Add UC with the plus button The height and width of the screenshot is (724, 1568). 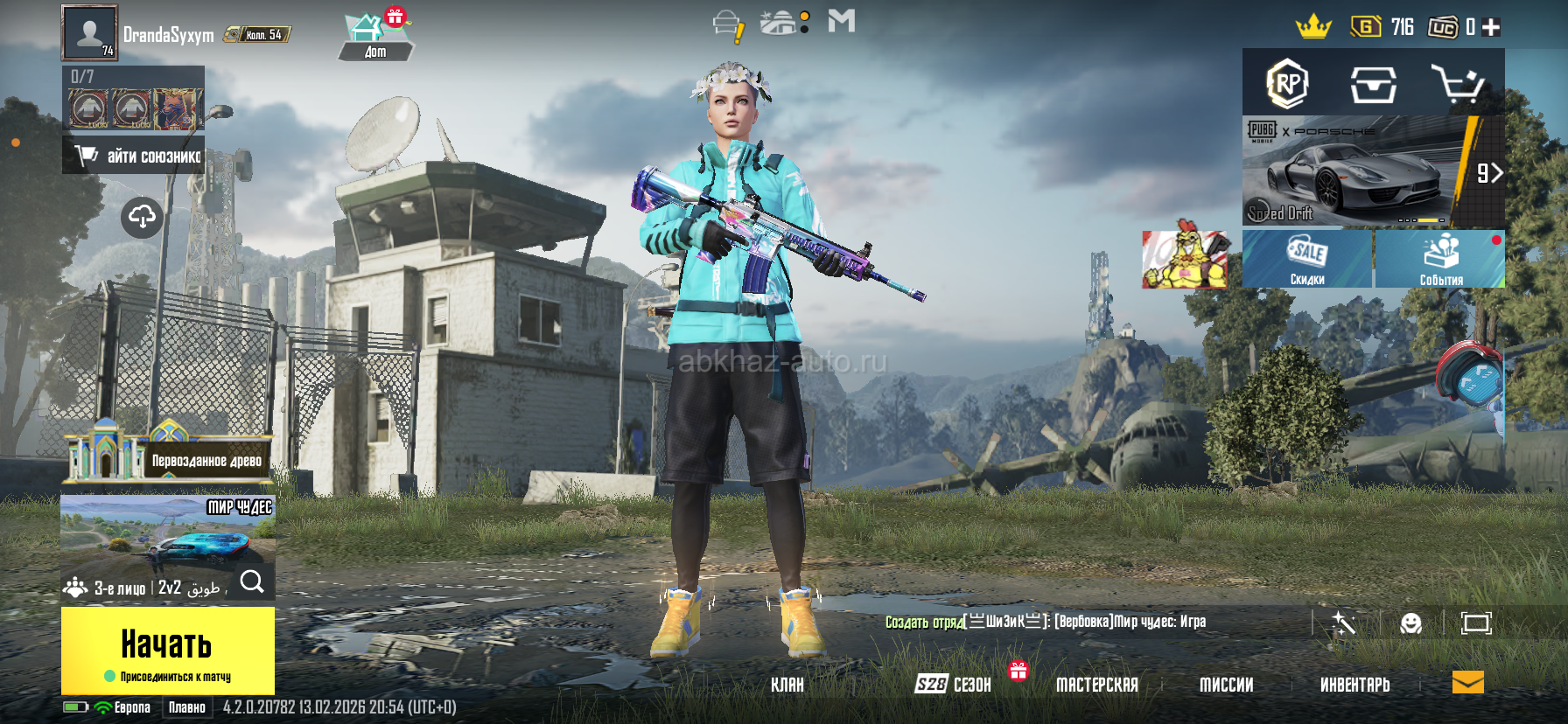point(1492,28)
